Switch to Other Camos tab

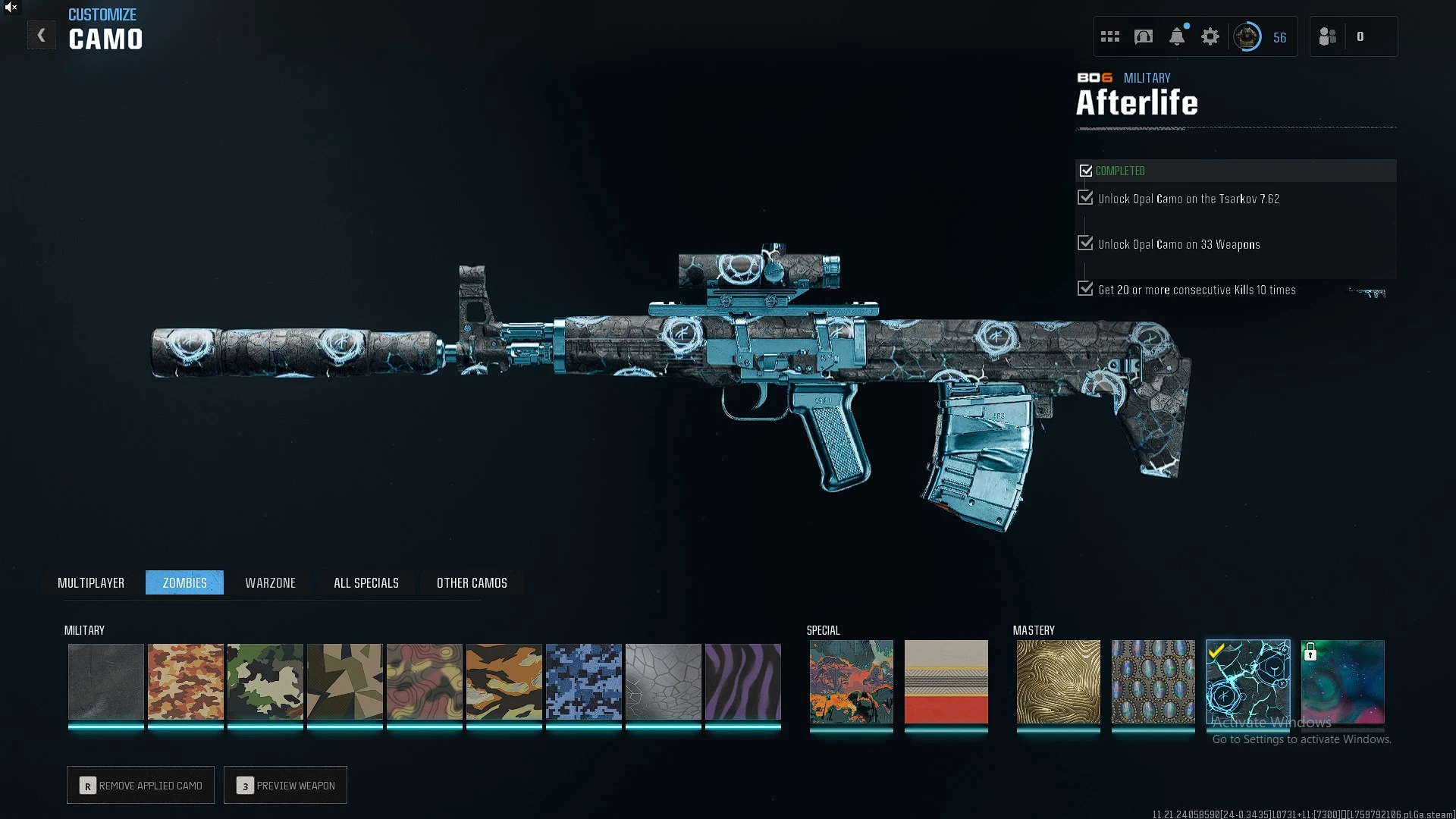[472, 582]
